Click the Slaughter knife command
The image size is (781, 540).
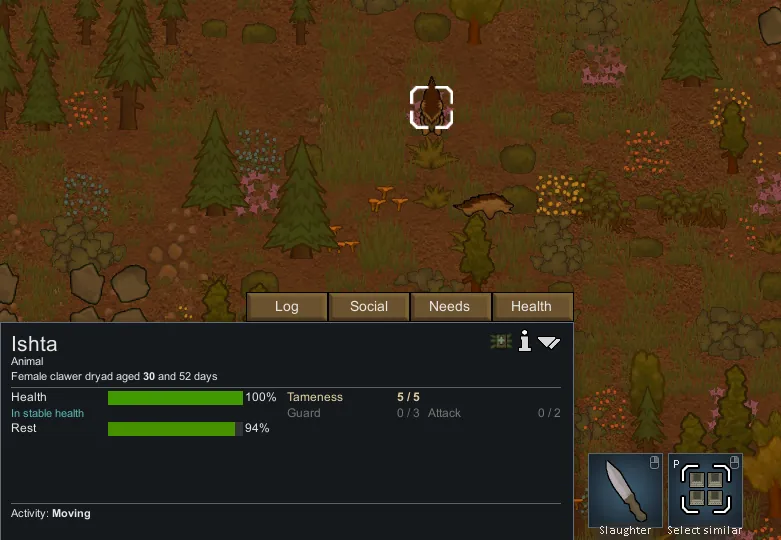click(625, 490)
